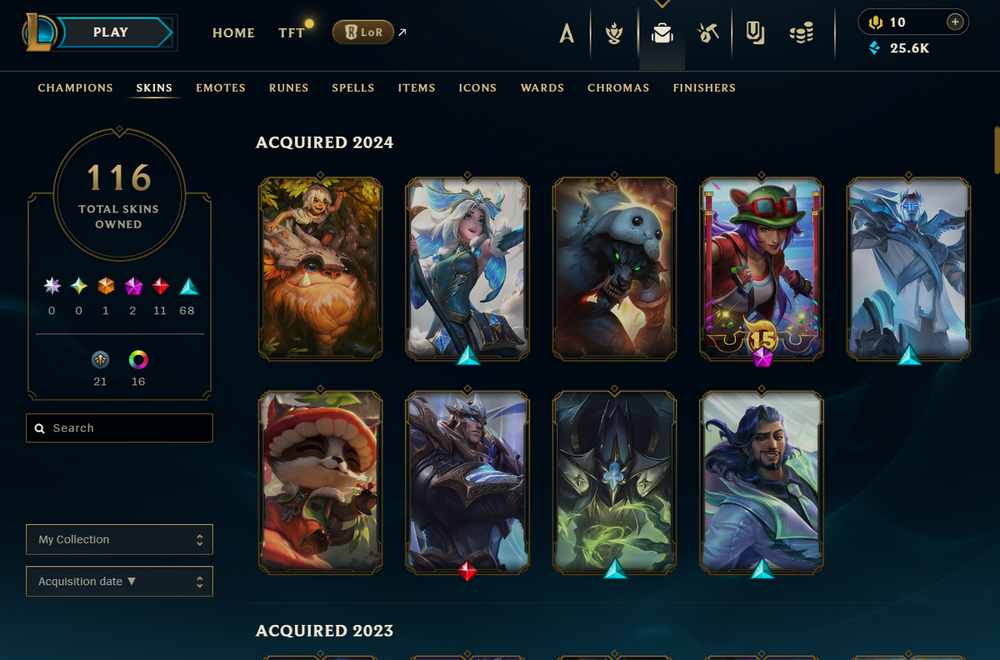Add RP with the plus button
Screen dimensions: 1000x660
[x=955, y=22]
